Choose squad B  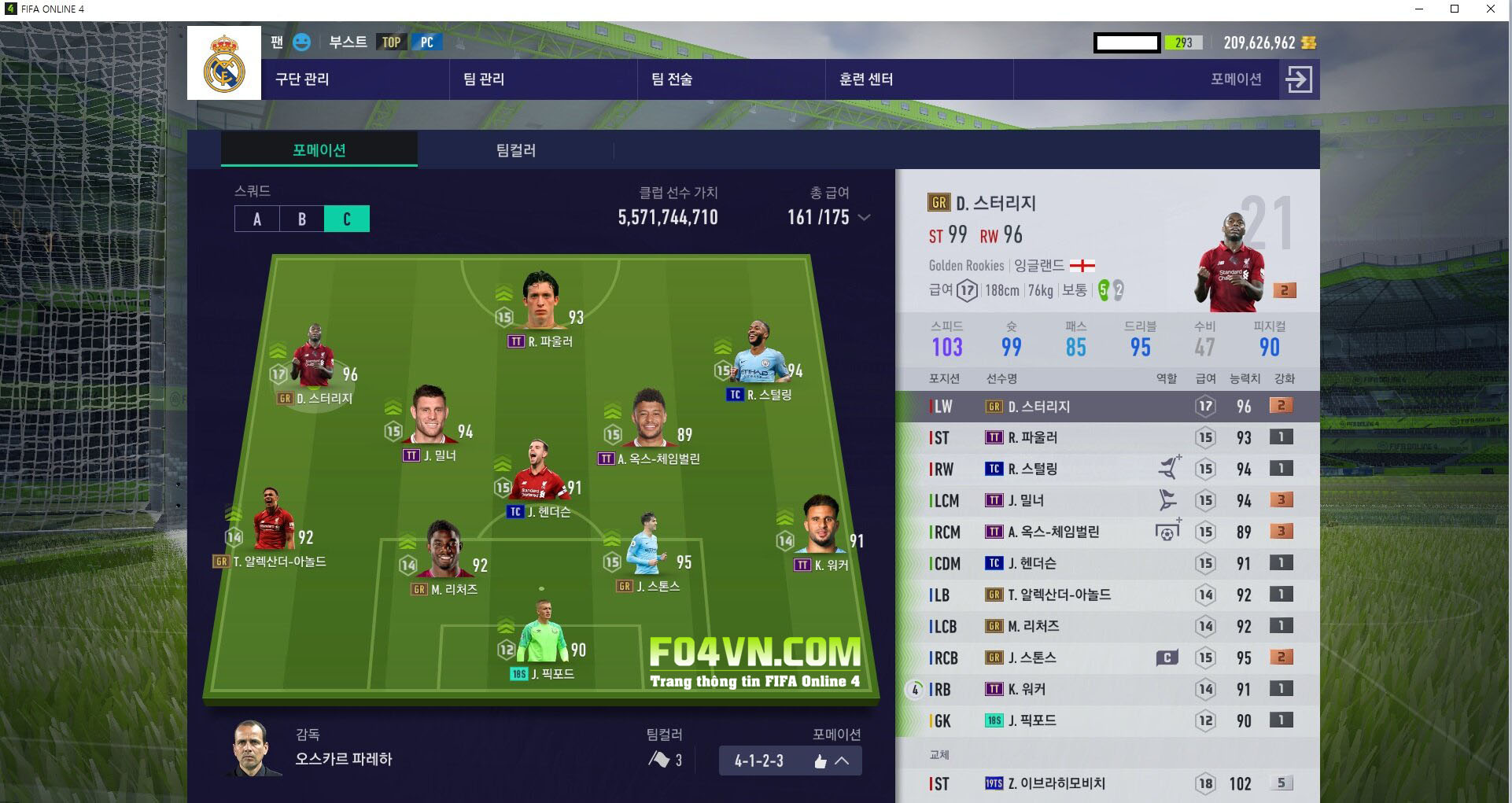coord(302,219)
